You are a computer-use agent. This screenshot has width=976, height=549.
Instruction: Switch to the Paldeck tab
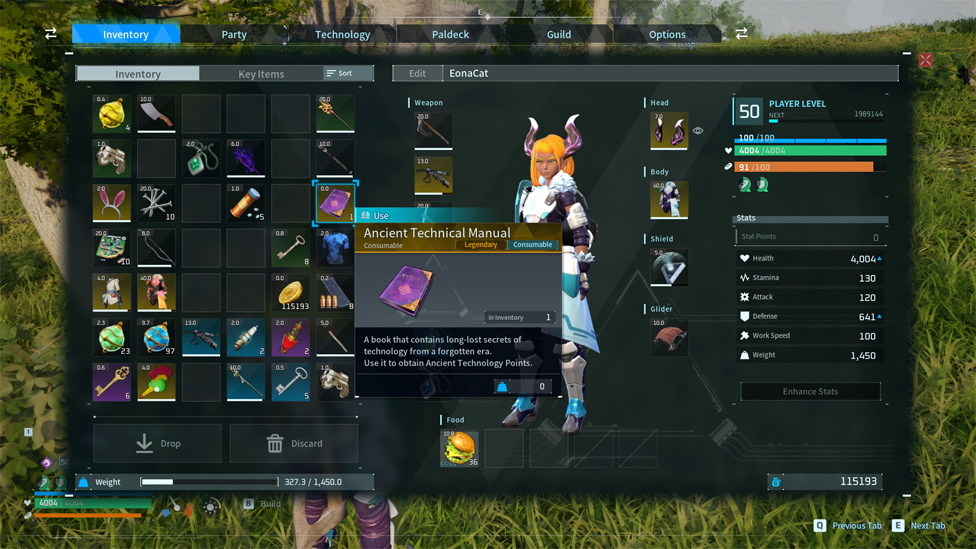(450, 34)
